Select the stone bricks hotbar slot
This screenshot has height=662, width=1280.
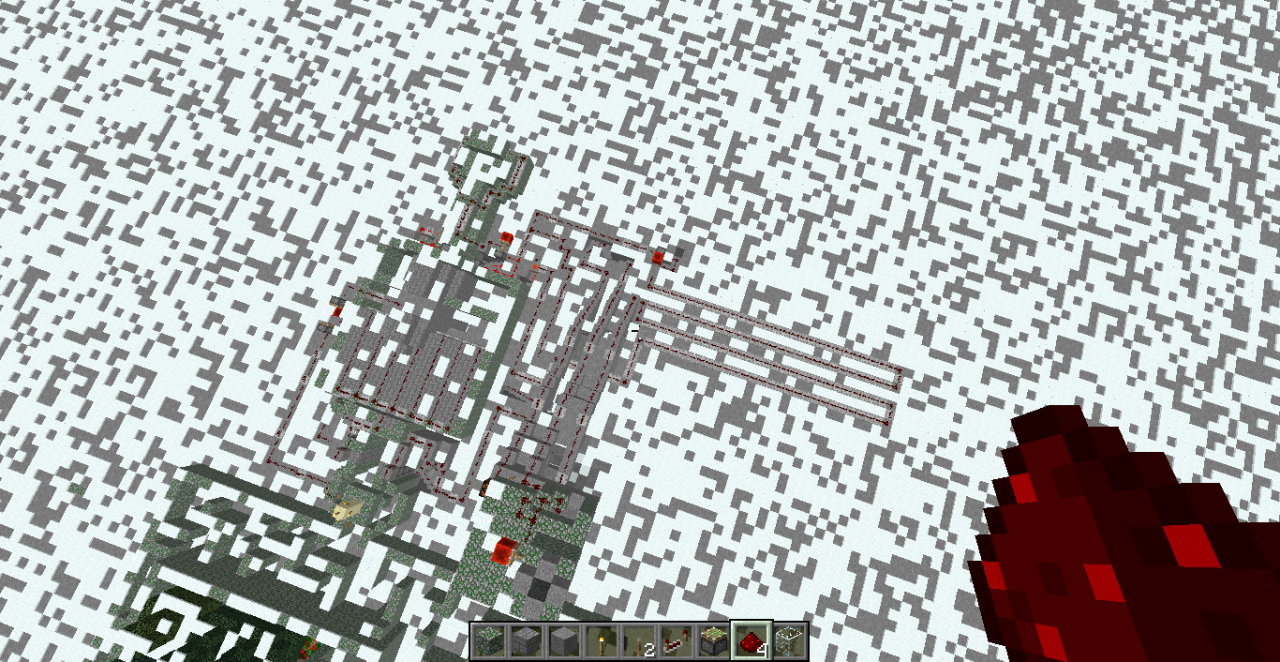tap(525, 640)
